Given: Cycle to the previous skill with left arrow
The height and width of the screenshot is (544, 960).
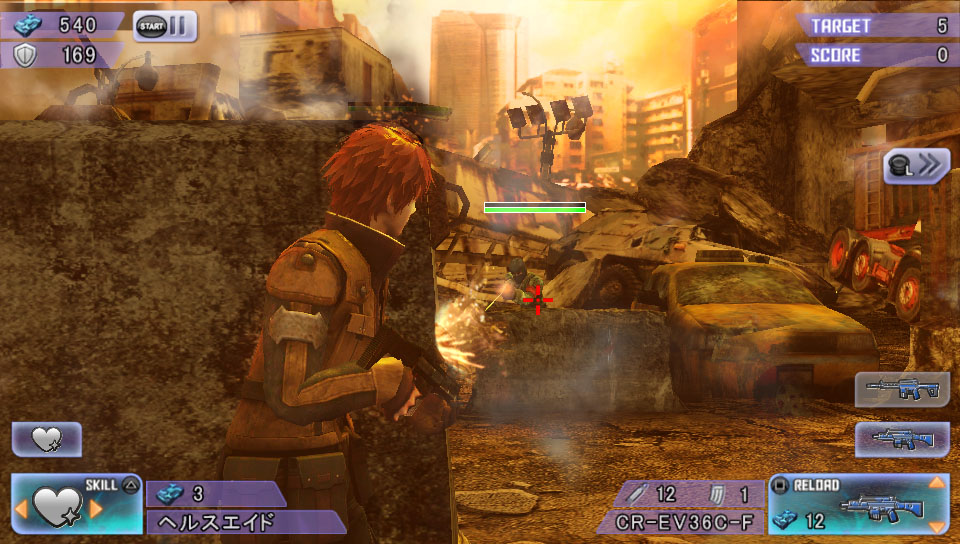Looking at the screenshot, I should point(20,508).
